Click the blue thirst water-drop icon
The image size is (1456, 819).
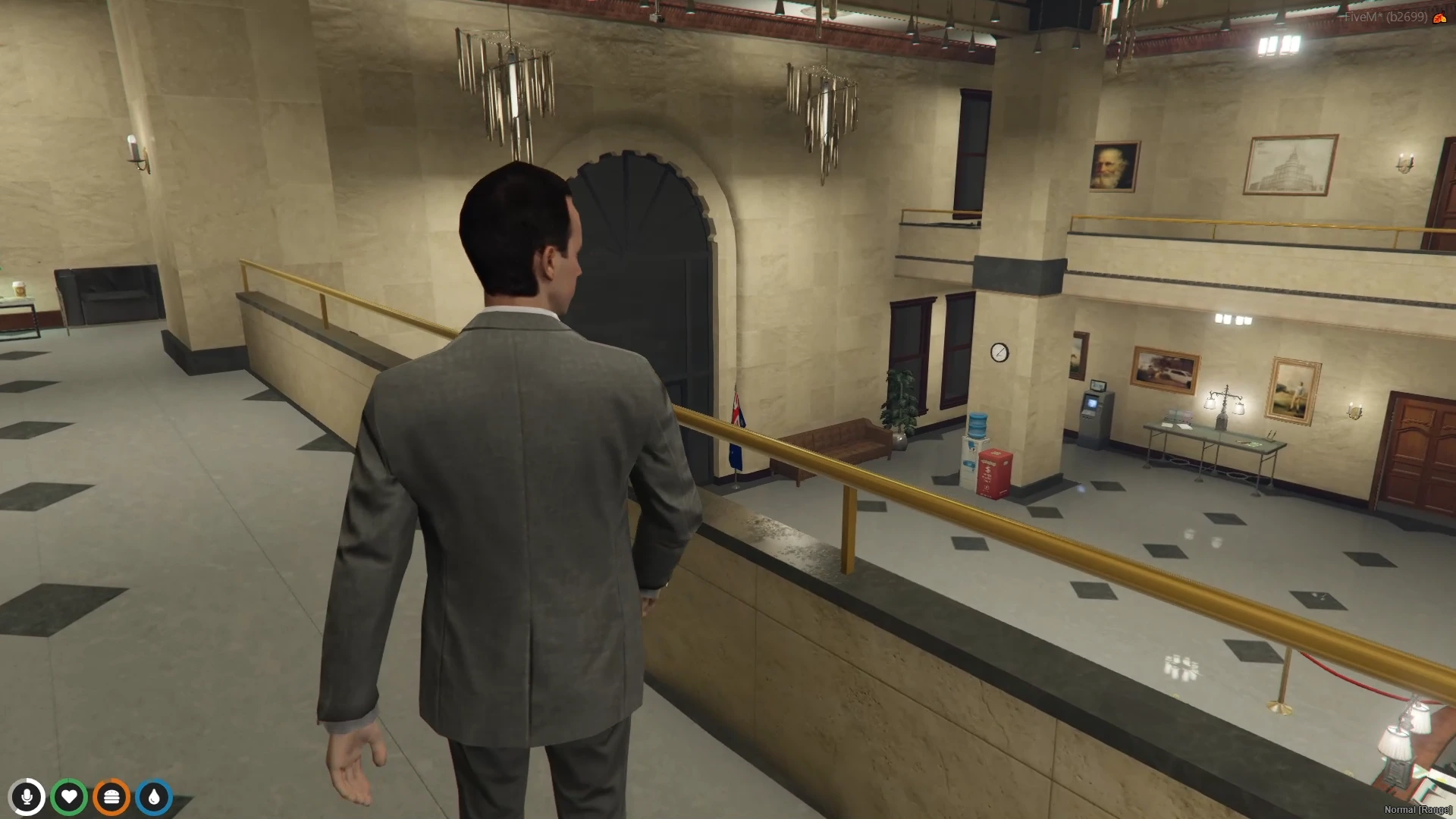(x=154, y=797)
